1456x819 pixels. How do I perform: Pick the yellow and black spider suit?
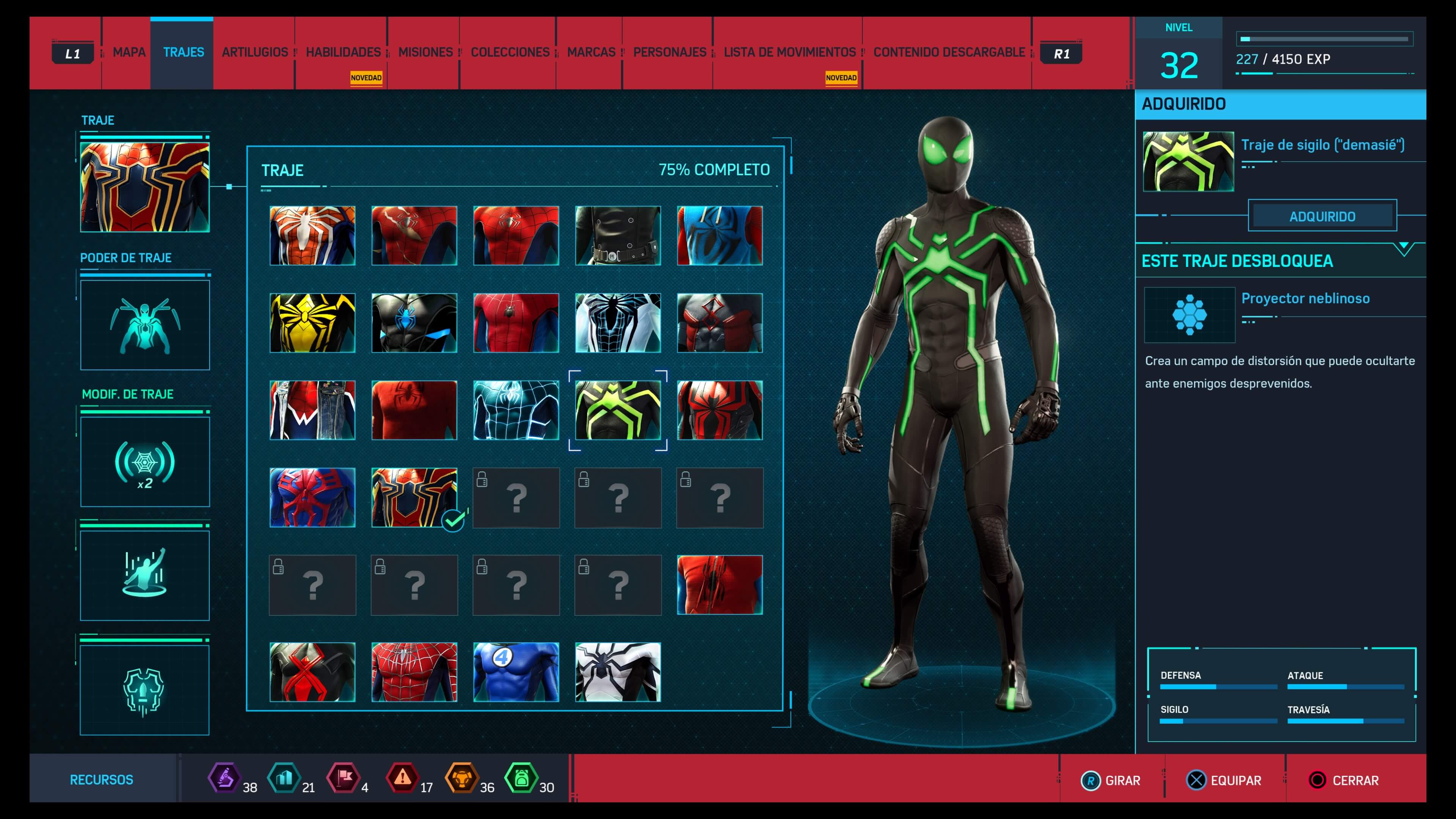pos(312,323)
